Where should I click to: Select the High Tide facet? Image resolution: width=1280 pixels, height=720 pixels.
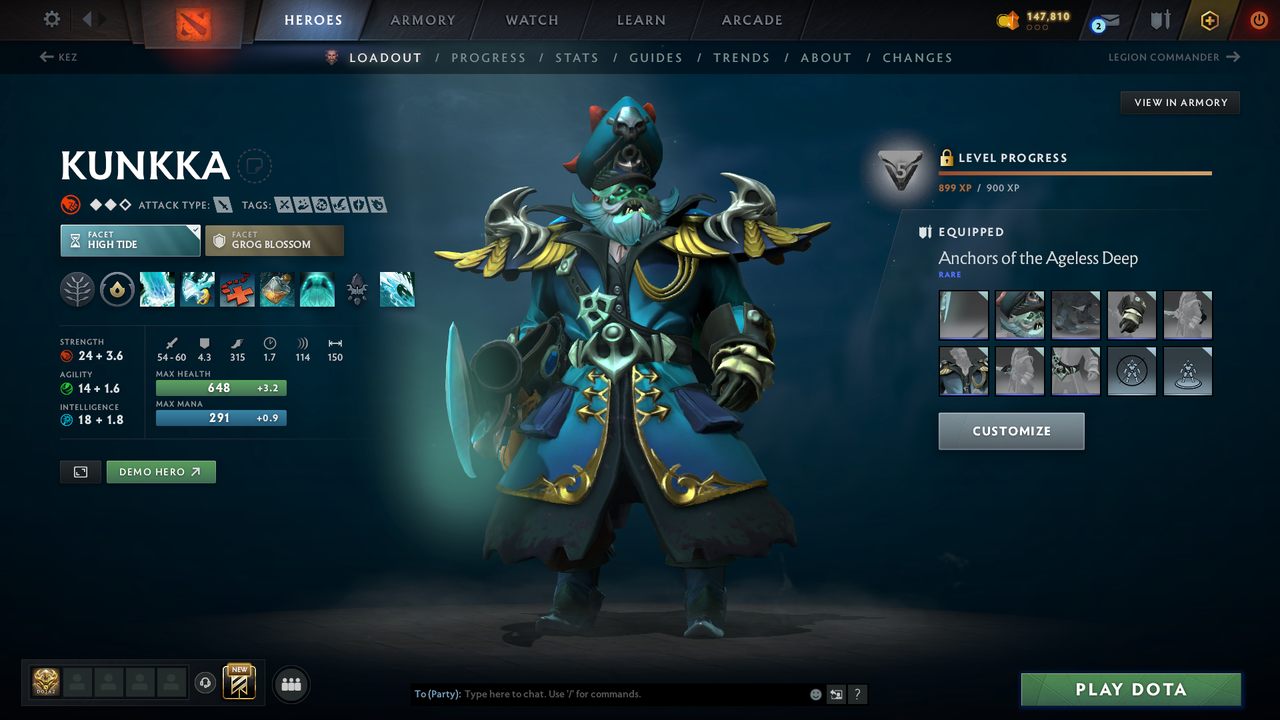click(x=130, y=240)
